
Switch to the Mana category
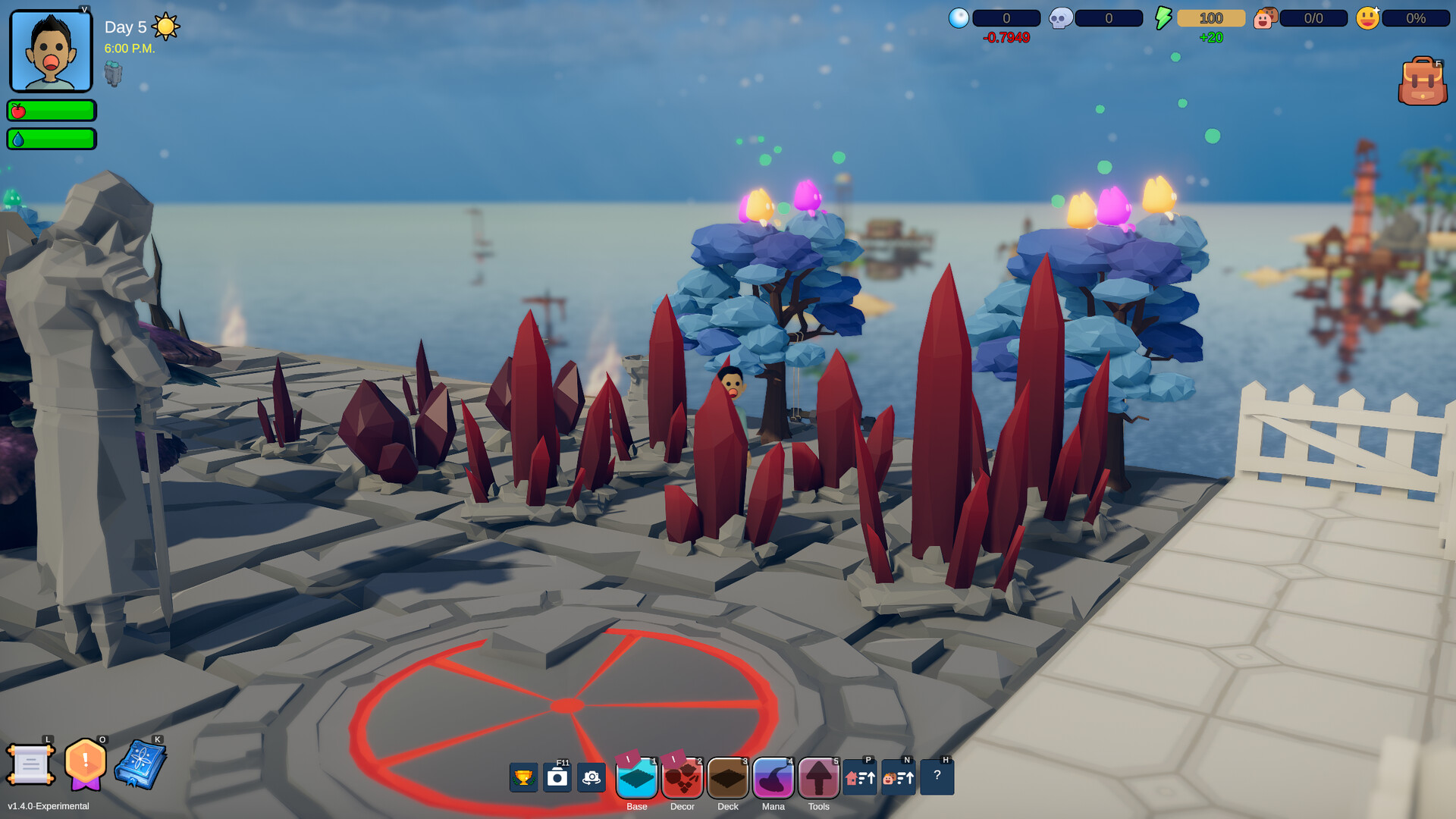coord(773,778)
